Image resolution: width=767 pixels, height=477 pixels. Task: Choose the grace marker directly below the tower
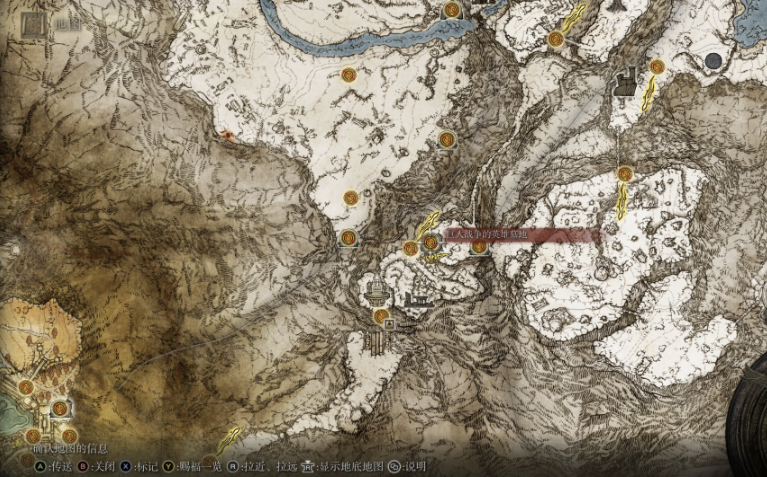(x=381, y=316)
